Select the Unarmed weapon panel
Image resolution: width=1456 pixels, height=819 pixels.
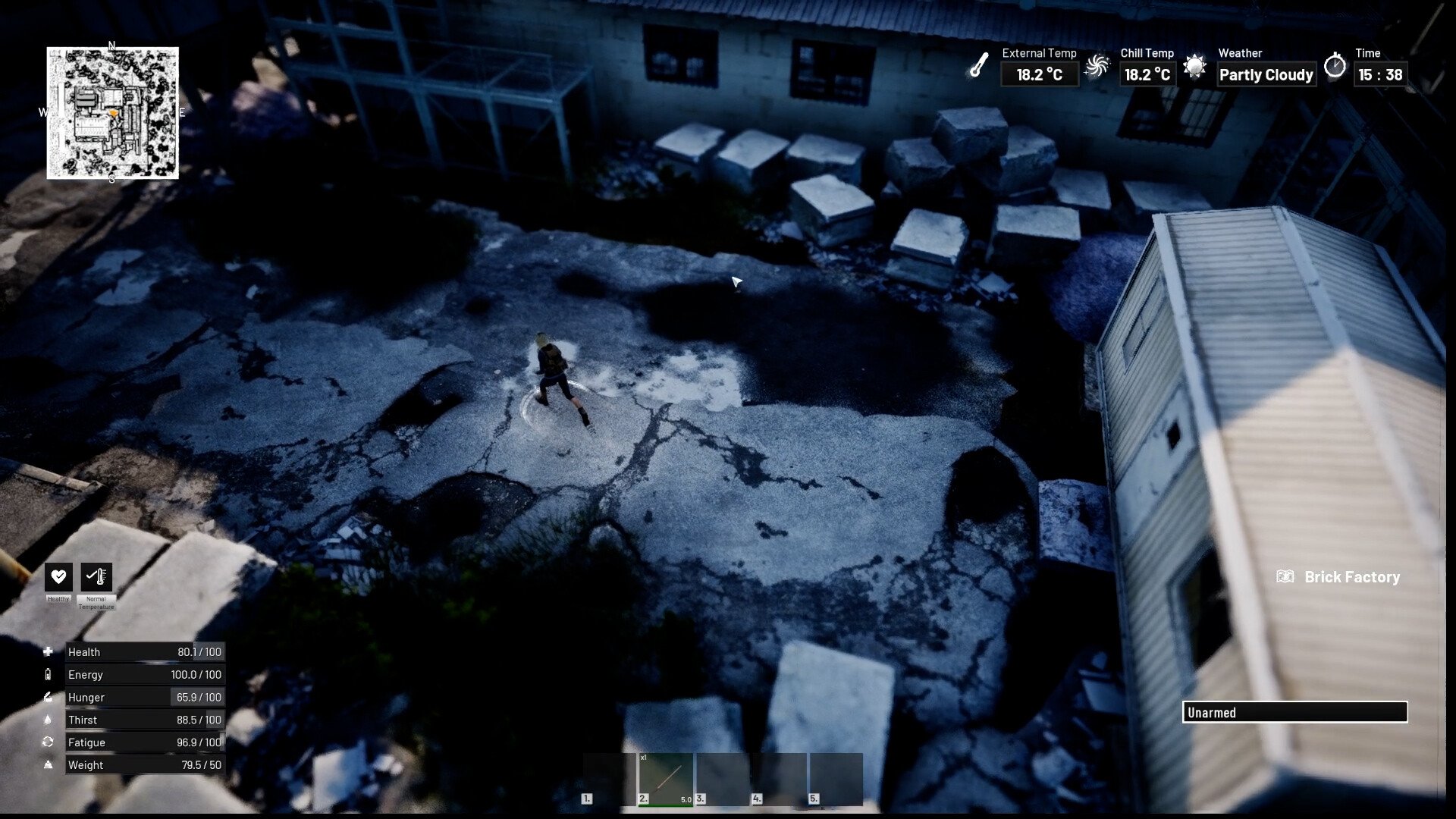1294,712
